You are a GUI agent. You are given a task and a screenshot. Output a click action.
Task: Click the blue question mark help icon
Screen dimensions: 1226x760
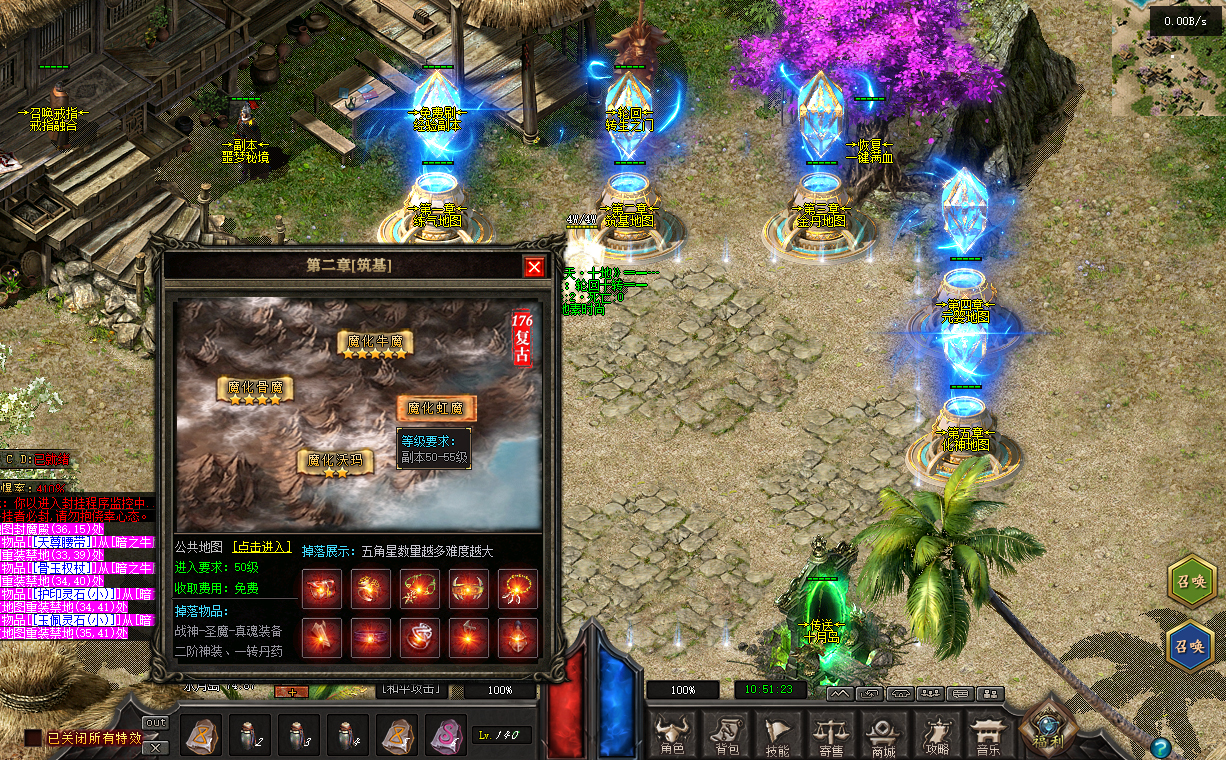point(1161,747)
